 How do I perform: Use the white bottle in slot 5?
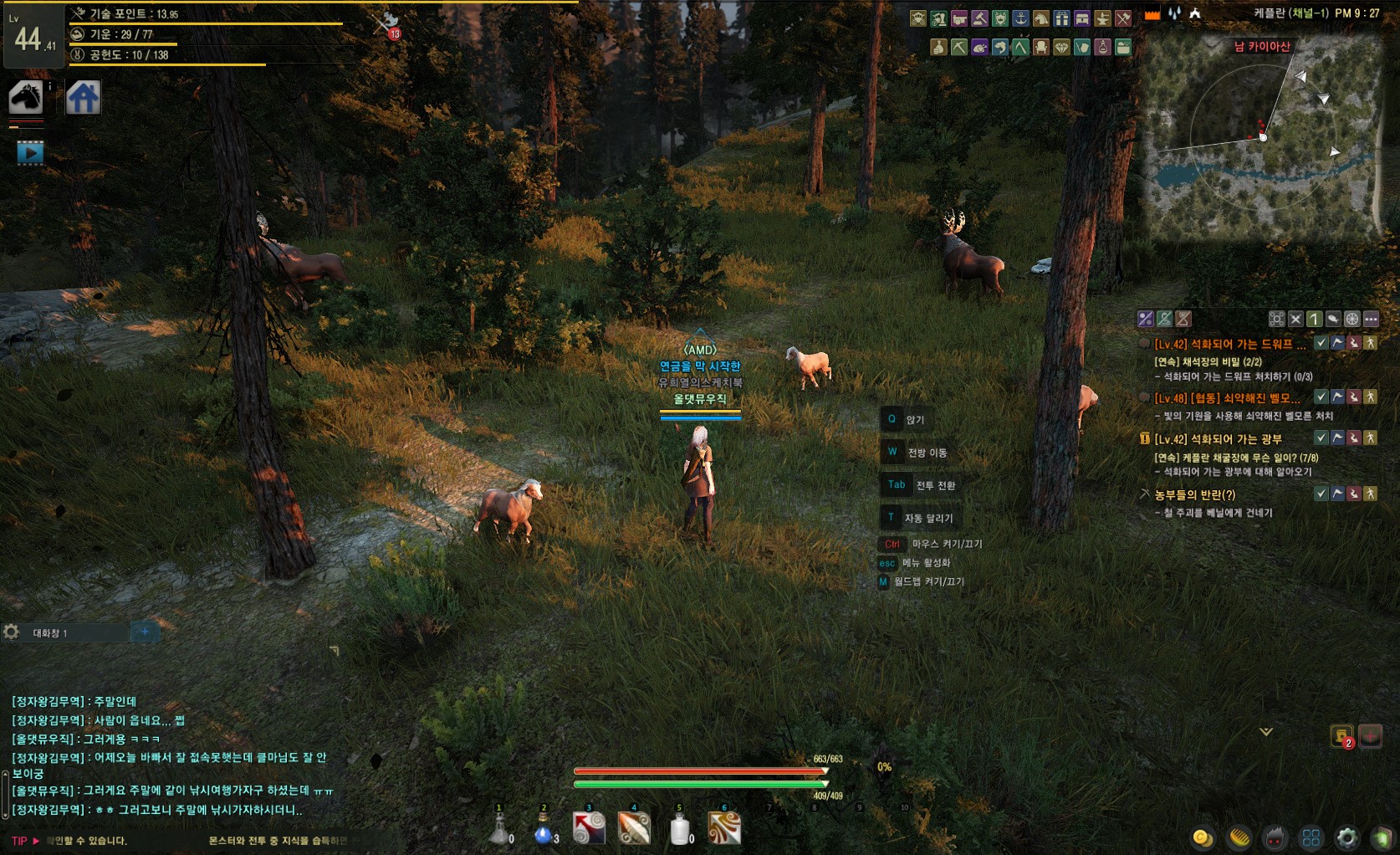pos(681,829)
